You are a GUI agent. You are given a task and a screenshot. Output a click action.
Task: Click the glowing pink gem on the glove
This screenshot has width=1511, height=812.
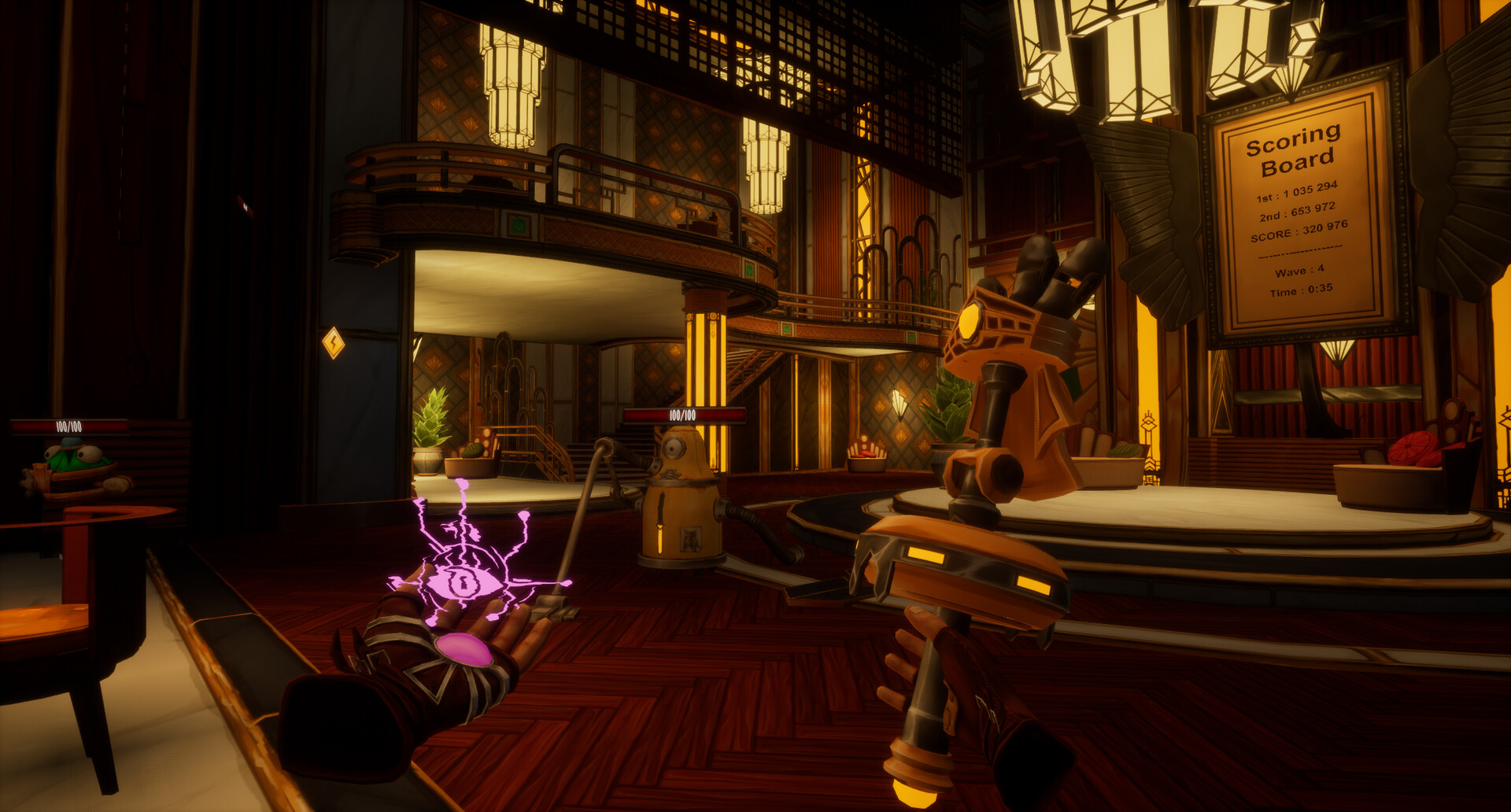point(466,652)
